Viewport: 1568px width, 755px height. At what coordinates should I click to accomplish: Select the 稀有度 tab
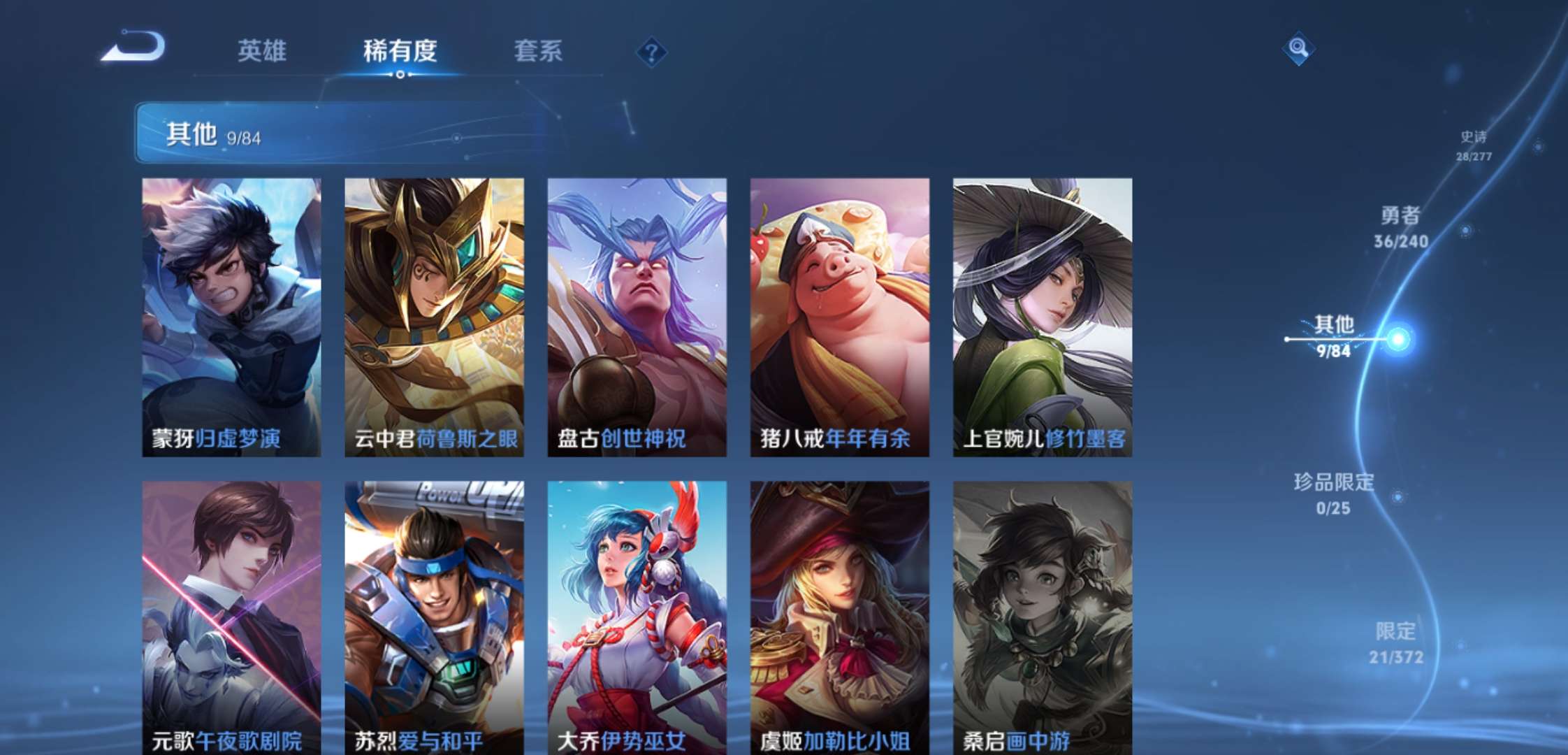pos(398,51)
